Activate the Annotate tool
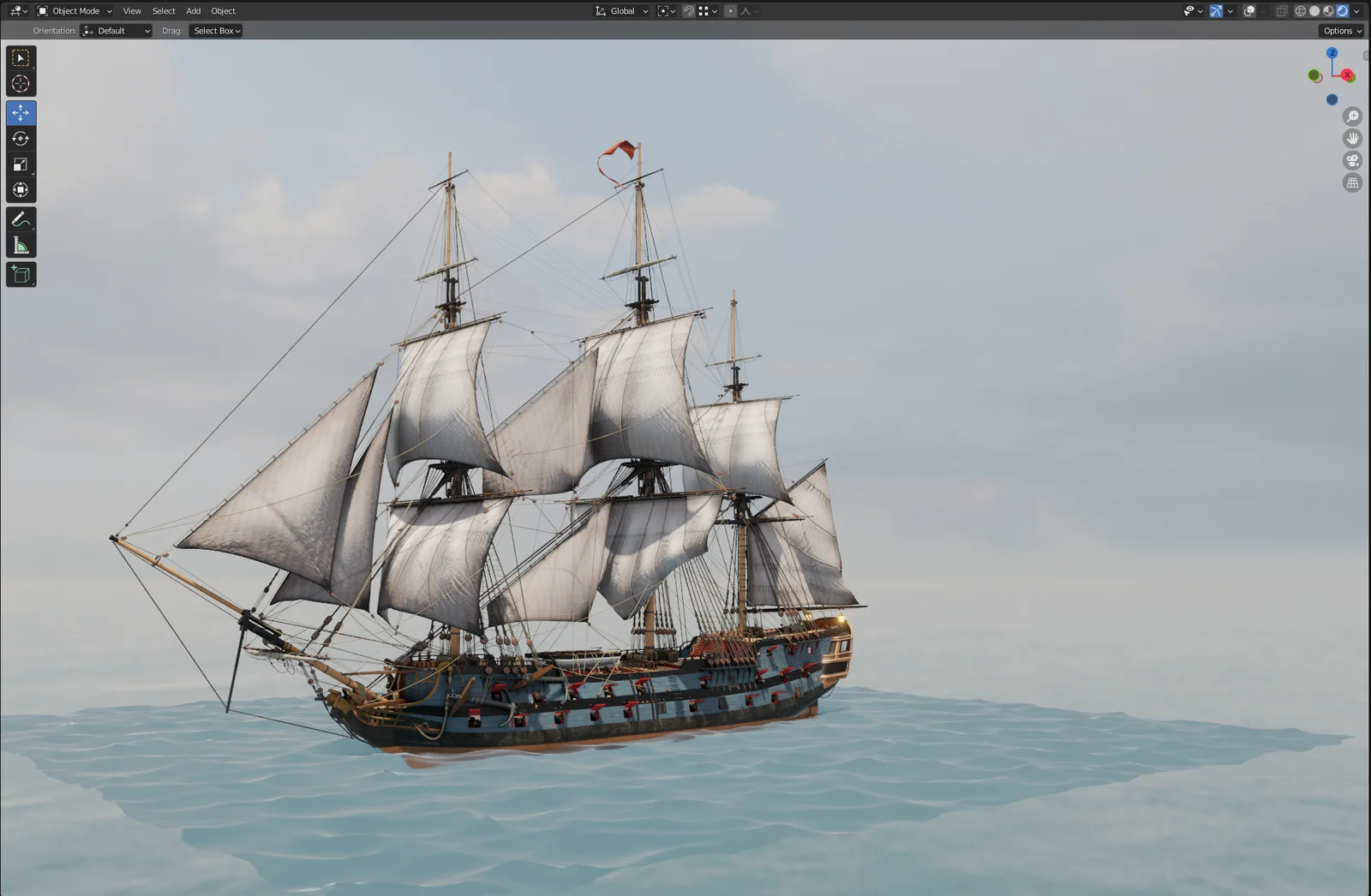Screen dimensions: 1371x896 coord(21,219)
